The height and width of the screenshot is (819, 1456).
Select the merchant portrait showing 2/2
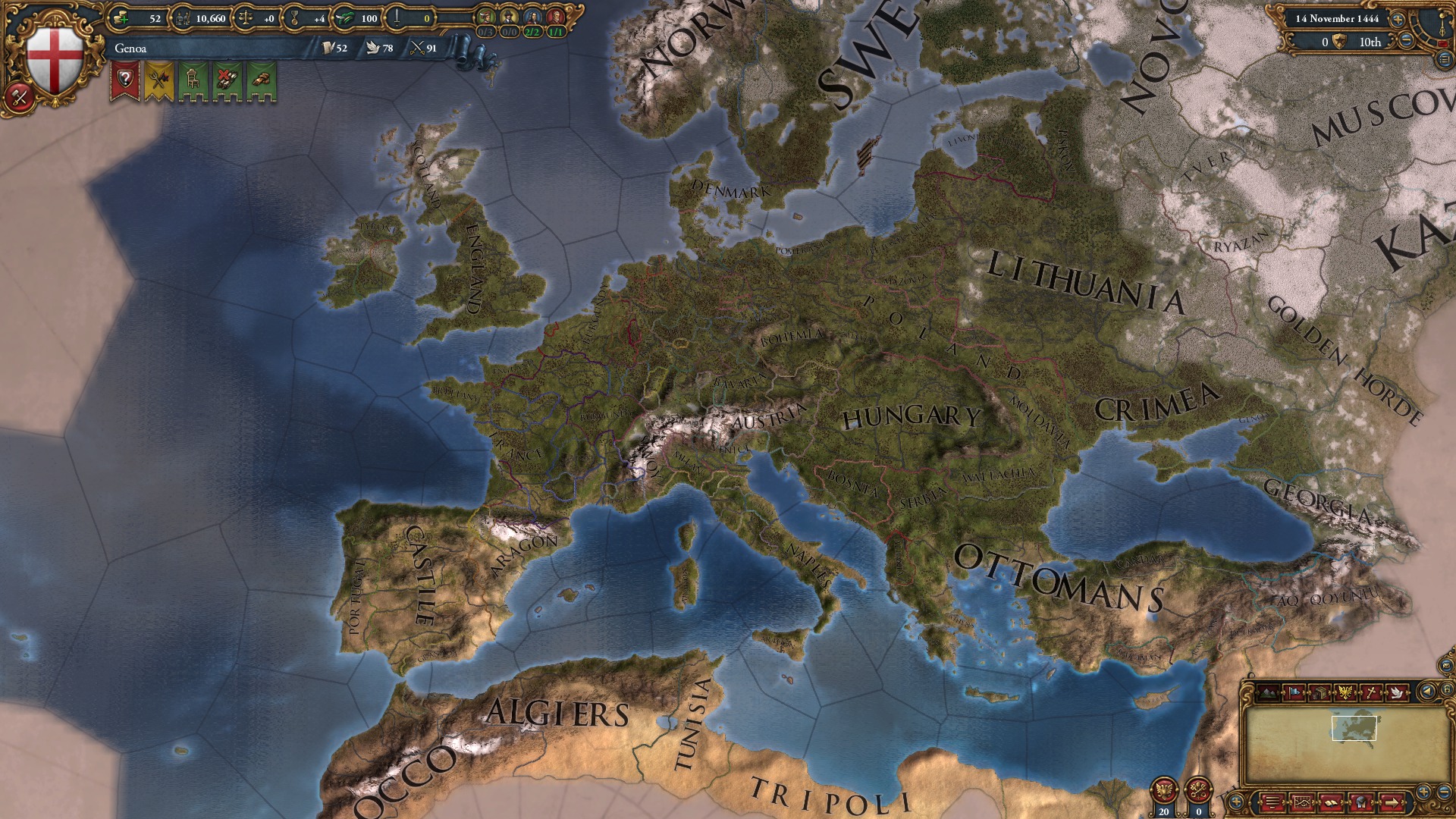pos(531,17)
